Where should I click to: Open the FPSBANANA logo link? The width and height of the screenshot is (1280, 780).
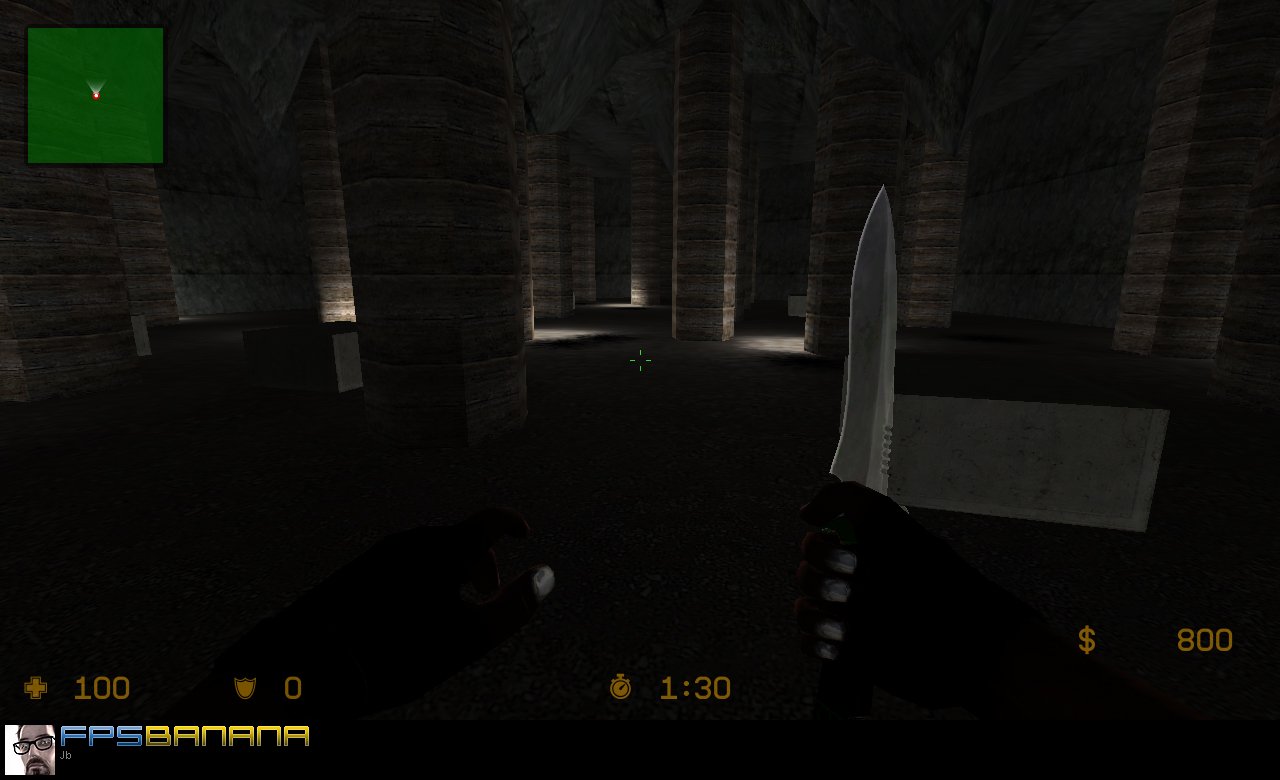[x=185, y=736]
